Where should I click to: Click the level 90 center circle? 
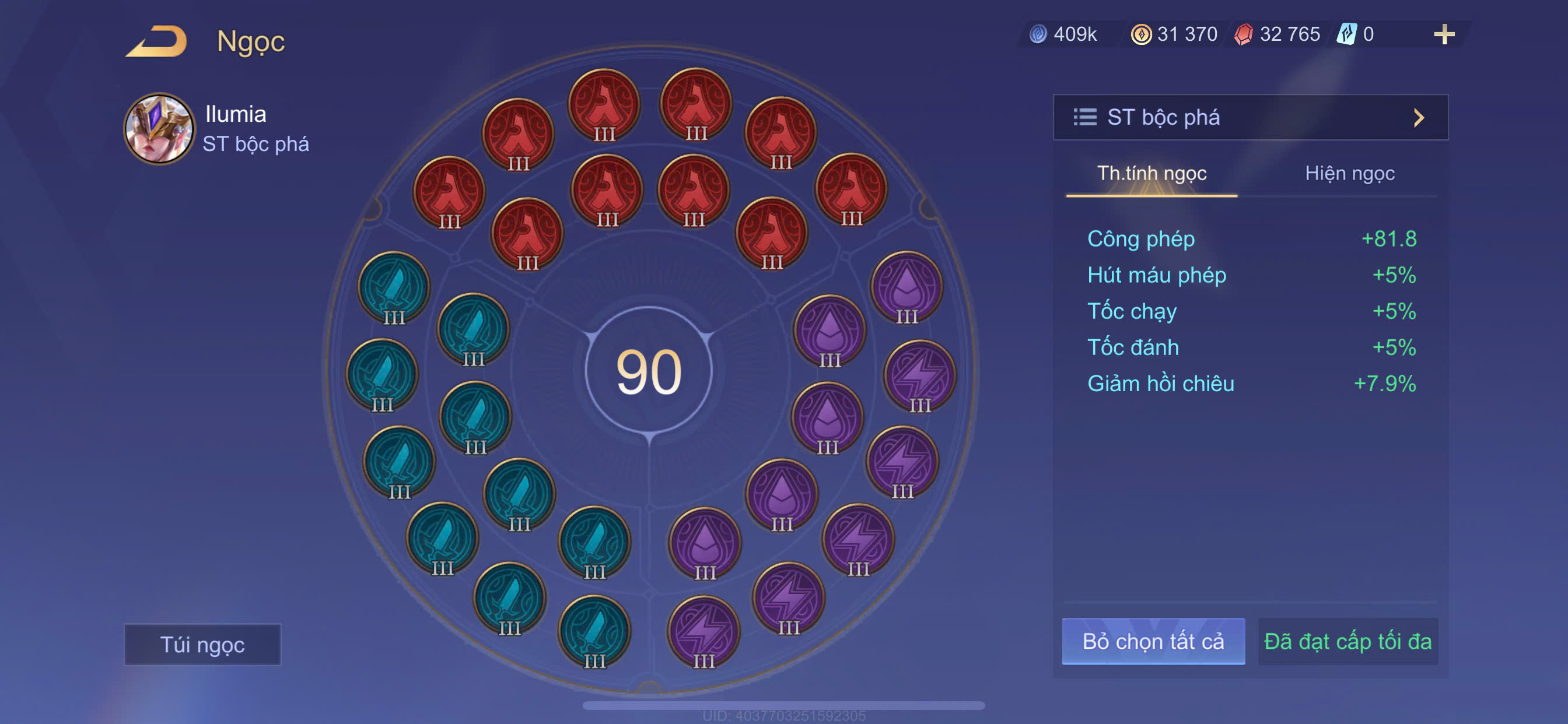[649, 371]
